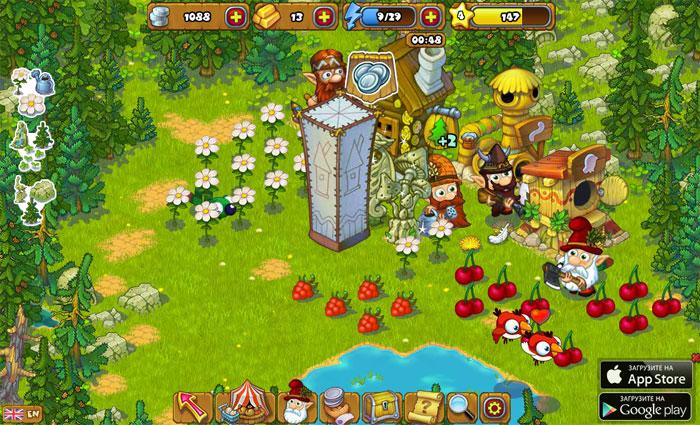The width and height of the screenshot is (700, 425).
Task: Collect the silver plates bubble above the tower
Action: (x=369, y=76)
